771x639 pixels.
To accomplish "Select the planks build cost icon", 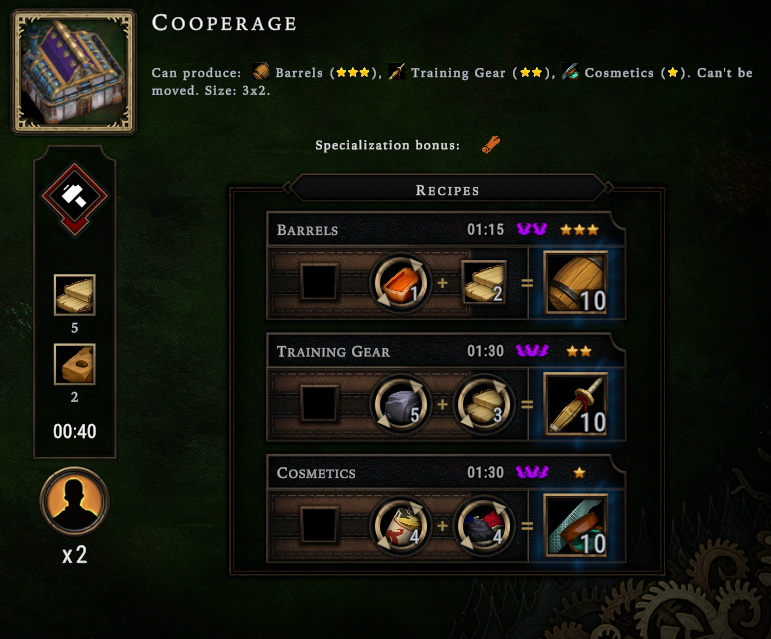I will coord(74,296).
